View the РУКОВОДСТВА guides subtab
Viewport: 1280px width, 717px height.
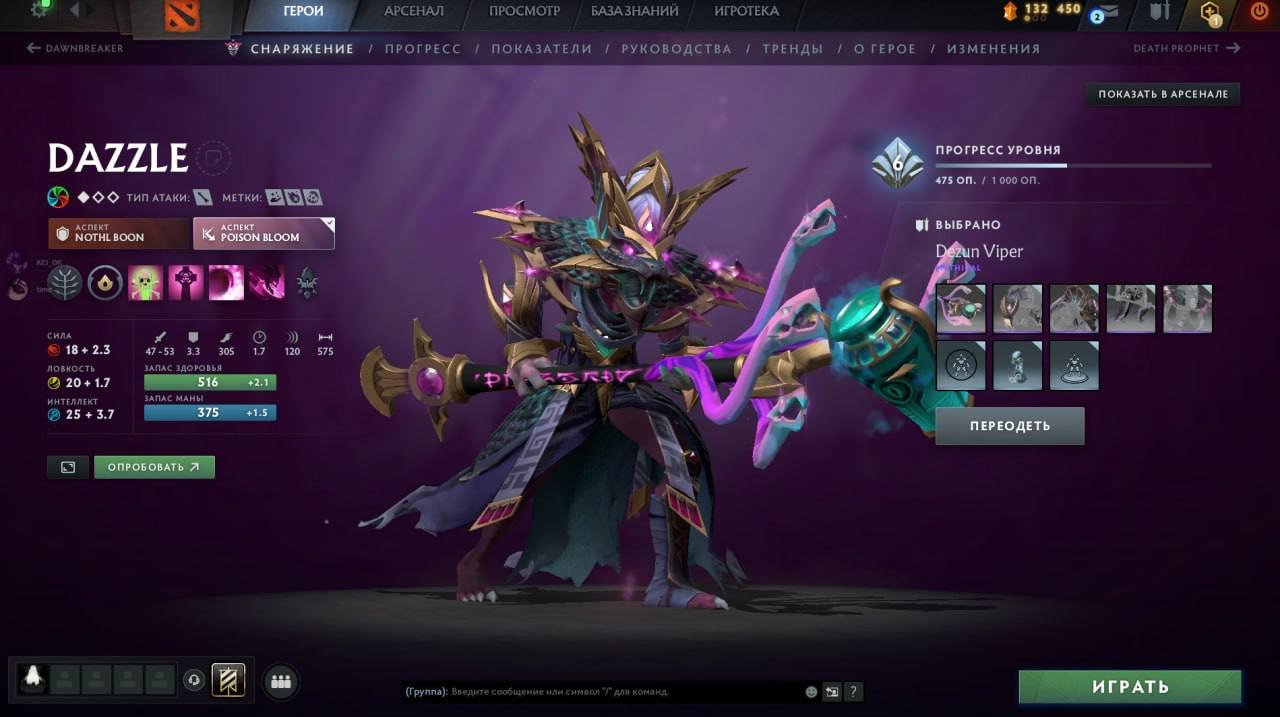[x=676, y=48]
